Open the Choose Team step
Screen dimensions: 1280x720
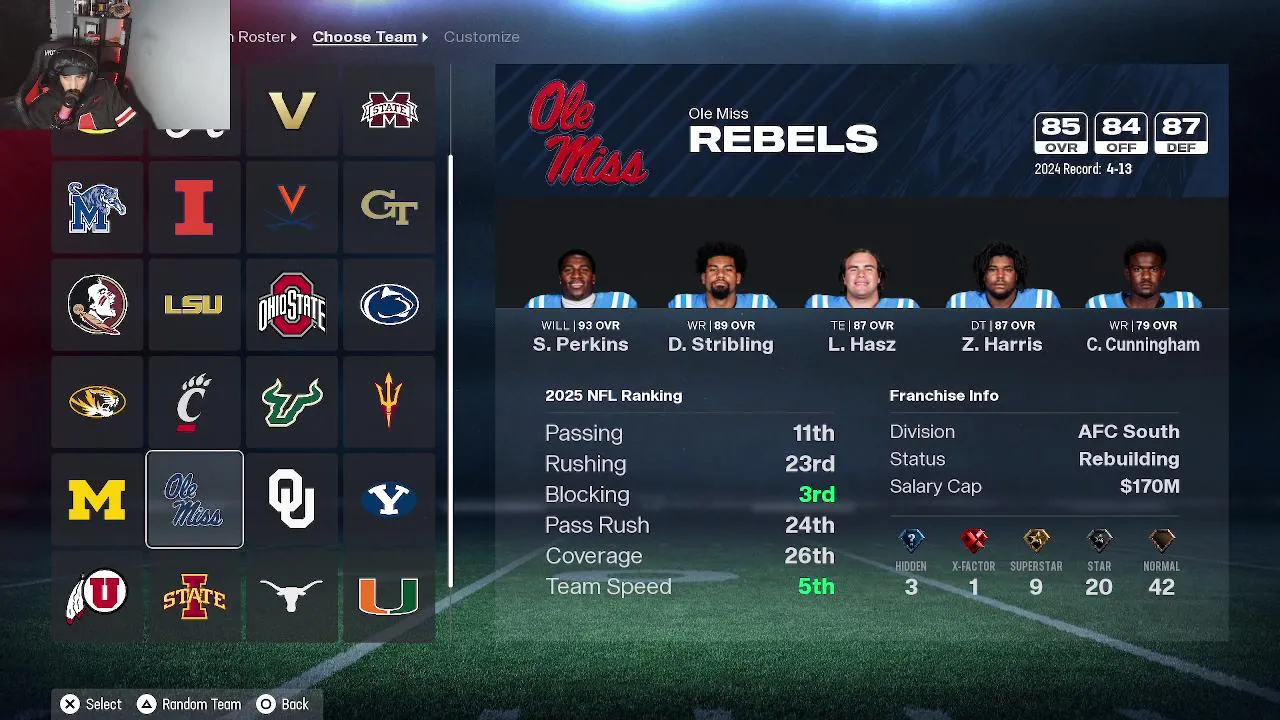pyautogui.click(x=364, y=37)
